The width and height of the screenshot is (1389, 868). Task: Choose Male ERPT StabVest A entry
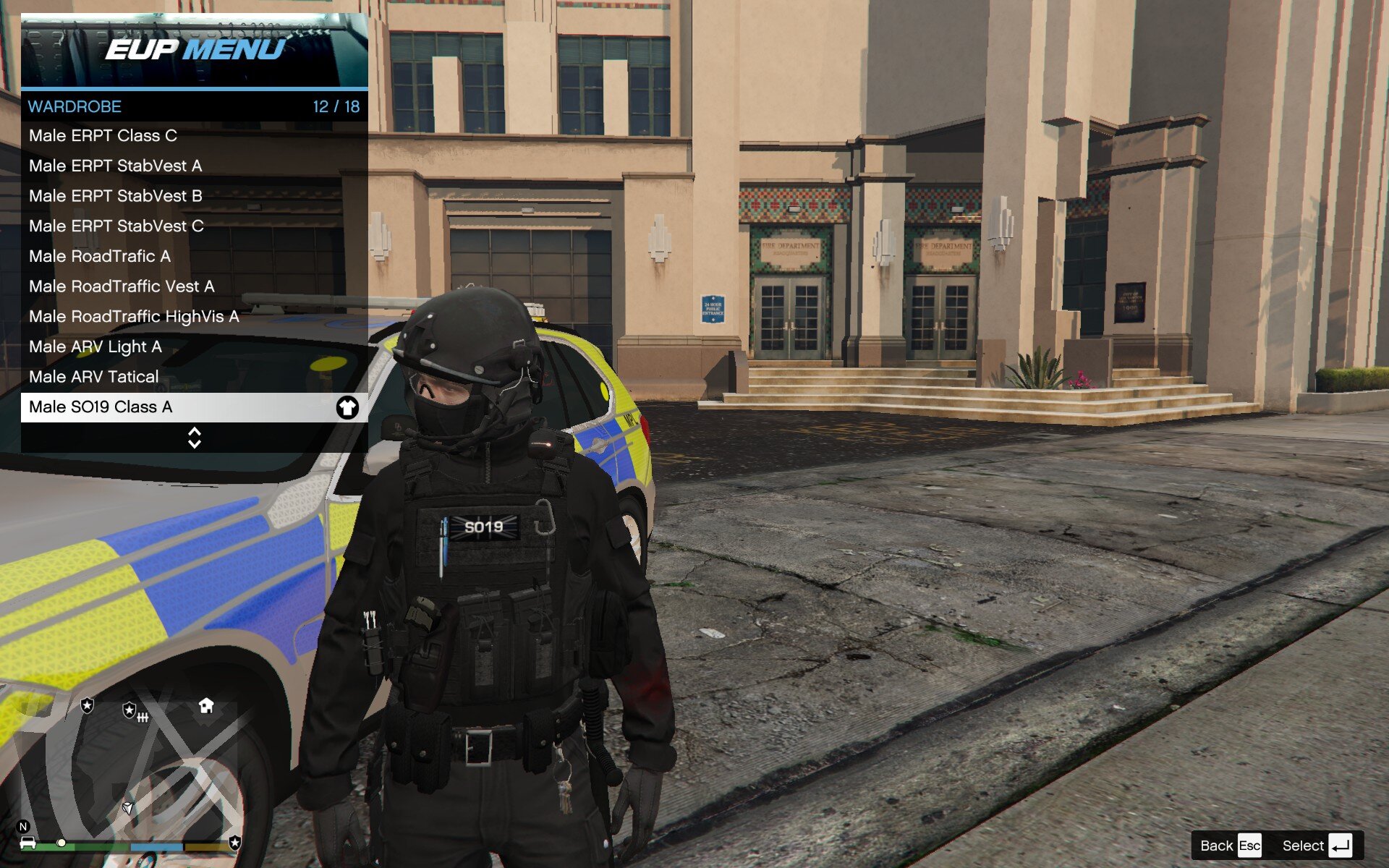(x=194, y=166)
